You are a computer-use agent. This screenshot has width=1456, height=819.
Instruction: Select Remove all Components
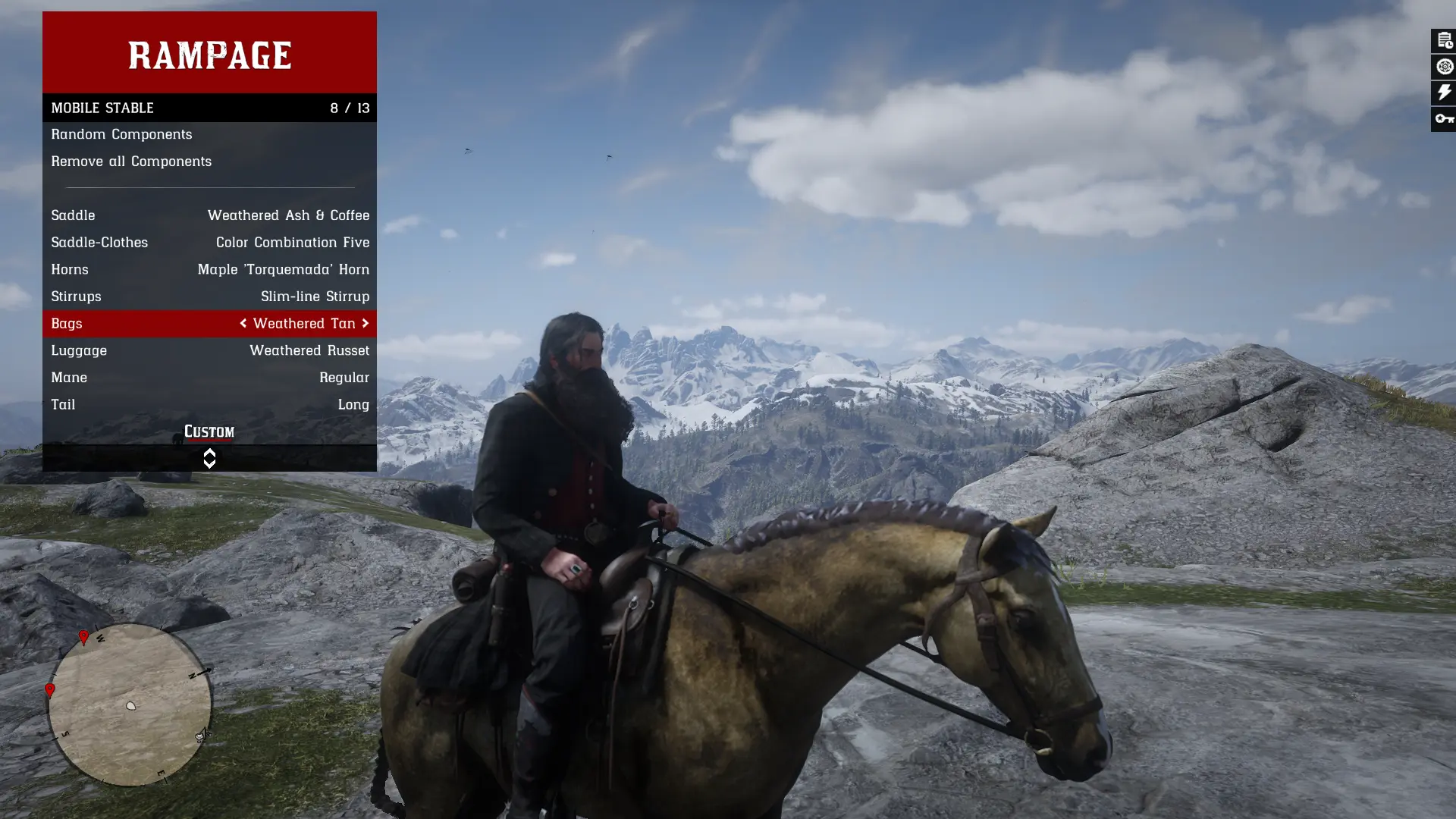tap(130, 162)
